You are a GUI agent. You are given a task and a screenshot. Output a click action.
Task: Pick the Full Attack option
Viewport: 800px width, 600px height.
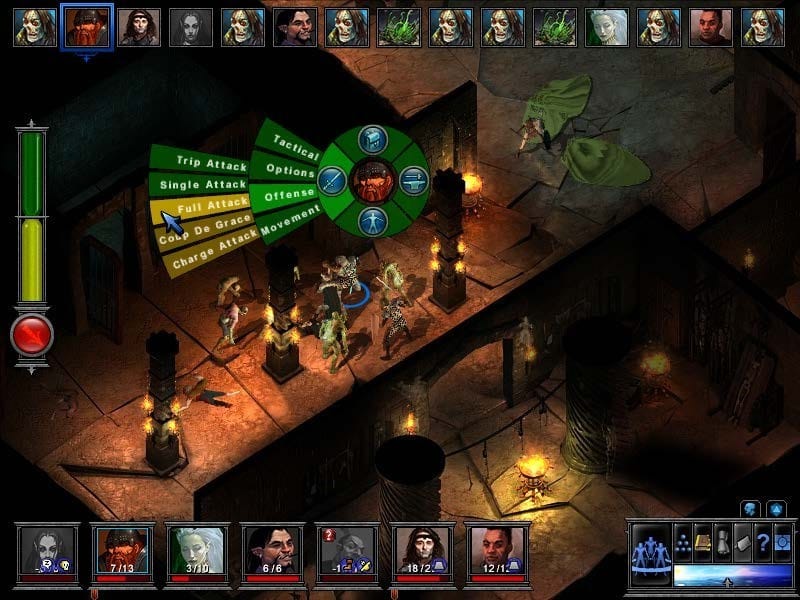click(203, 205)
